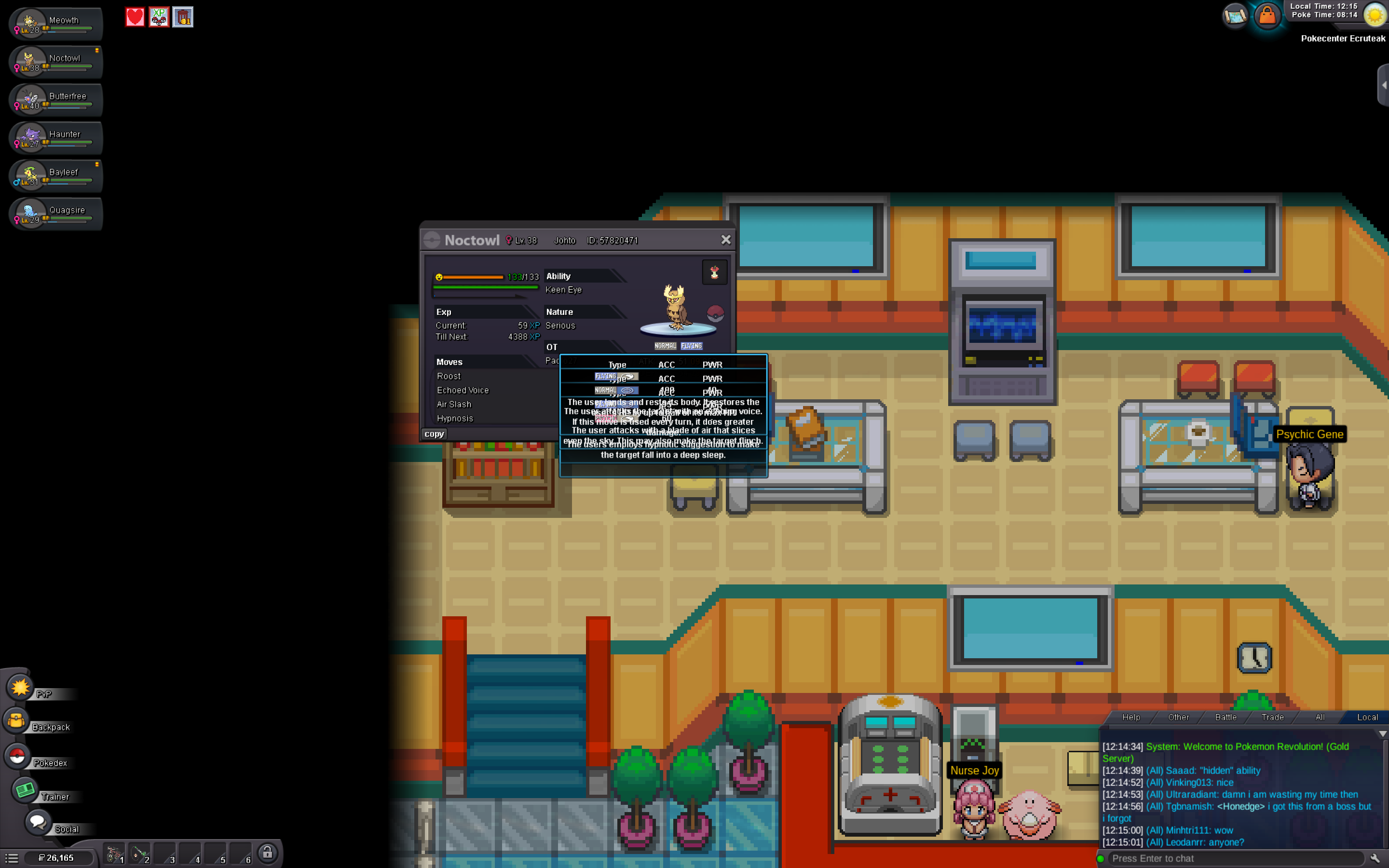
Task: Select the Roost move
Action: point(449,376)
